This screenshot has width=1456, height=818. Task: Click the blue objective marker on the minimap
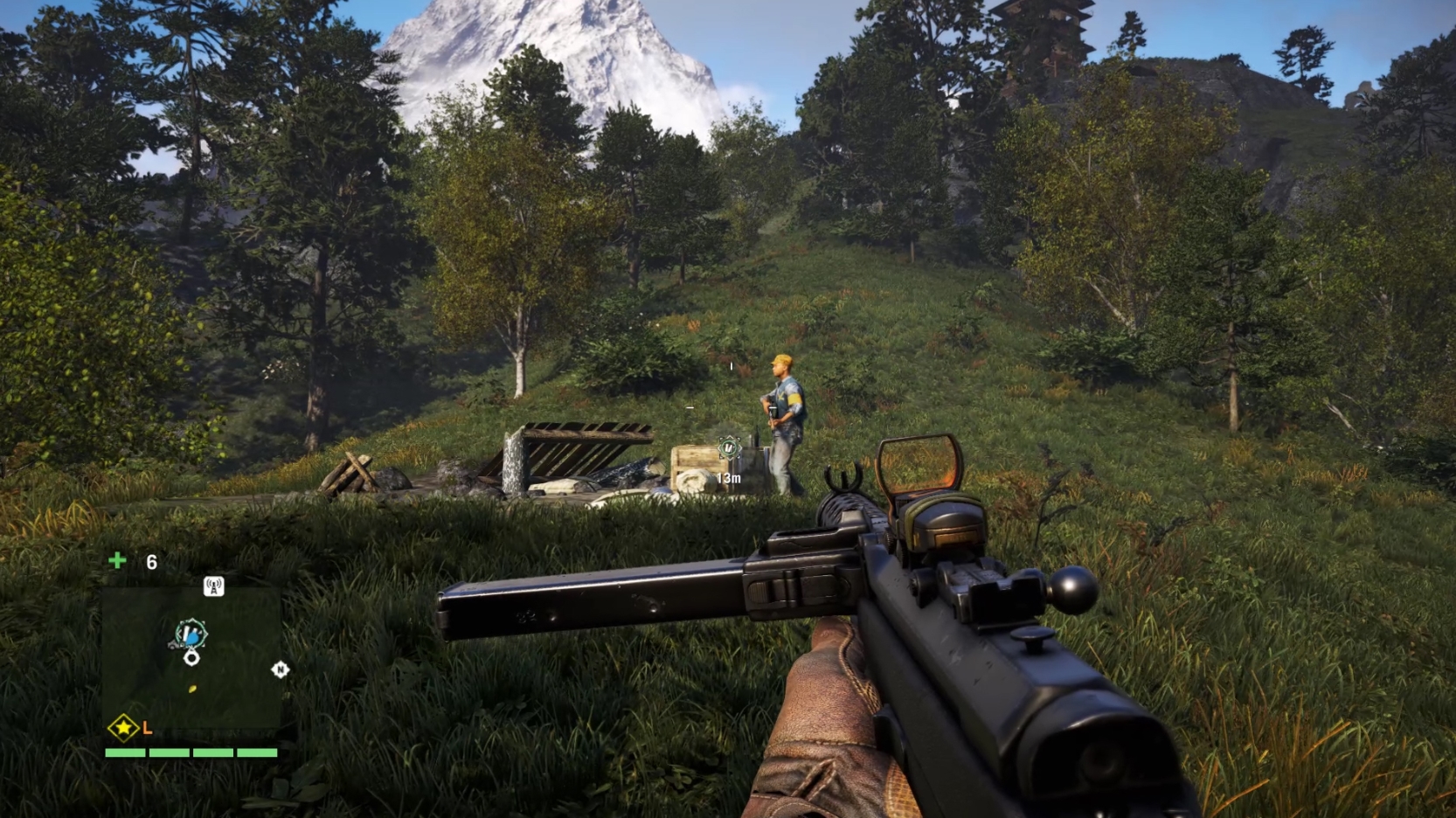pos(191,637)
